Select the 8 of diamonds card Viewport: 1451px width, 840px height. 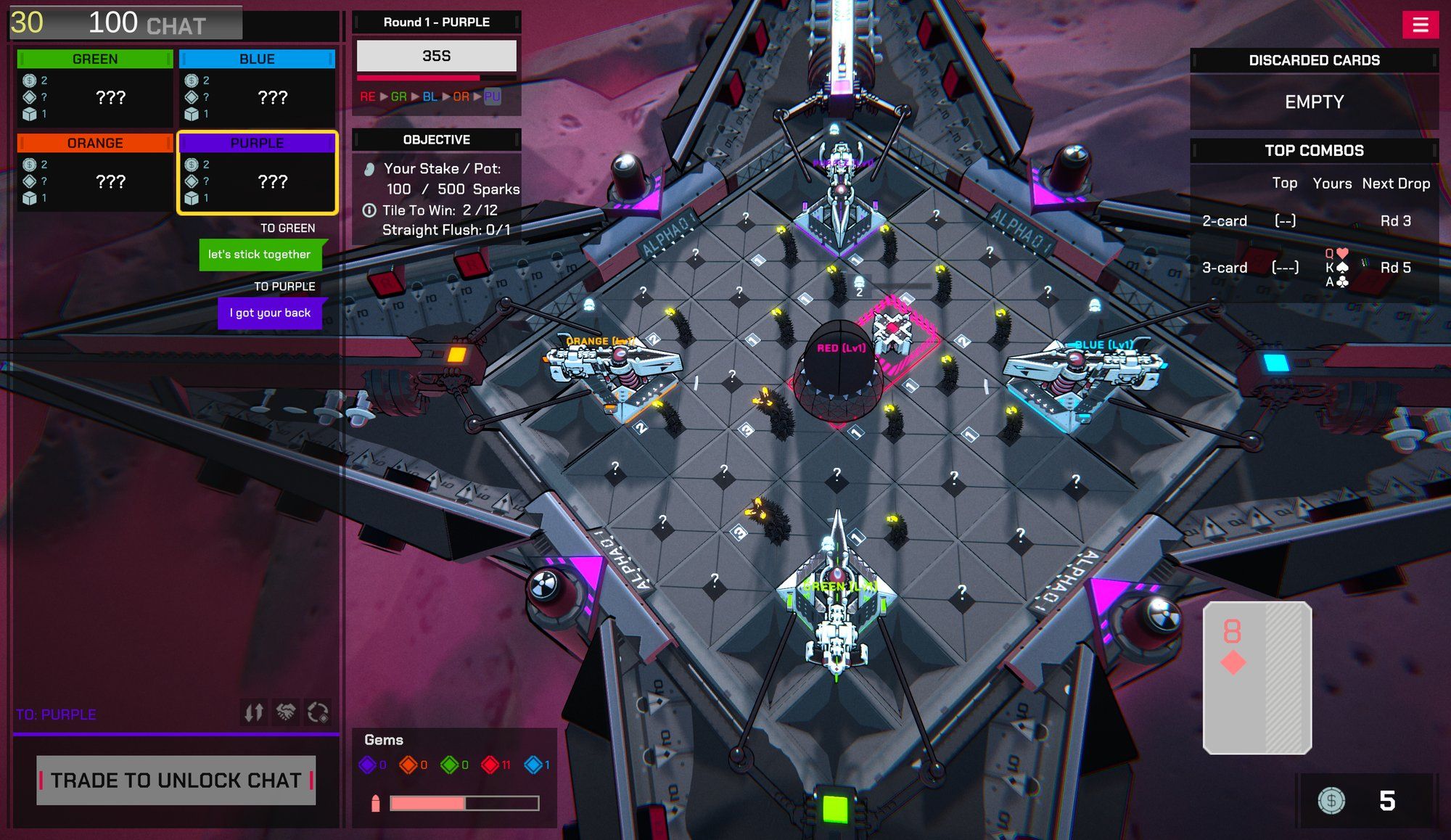1257,678
